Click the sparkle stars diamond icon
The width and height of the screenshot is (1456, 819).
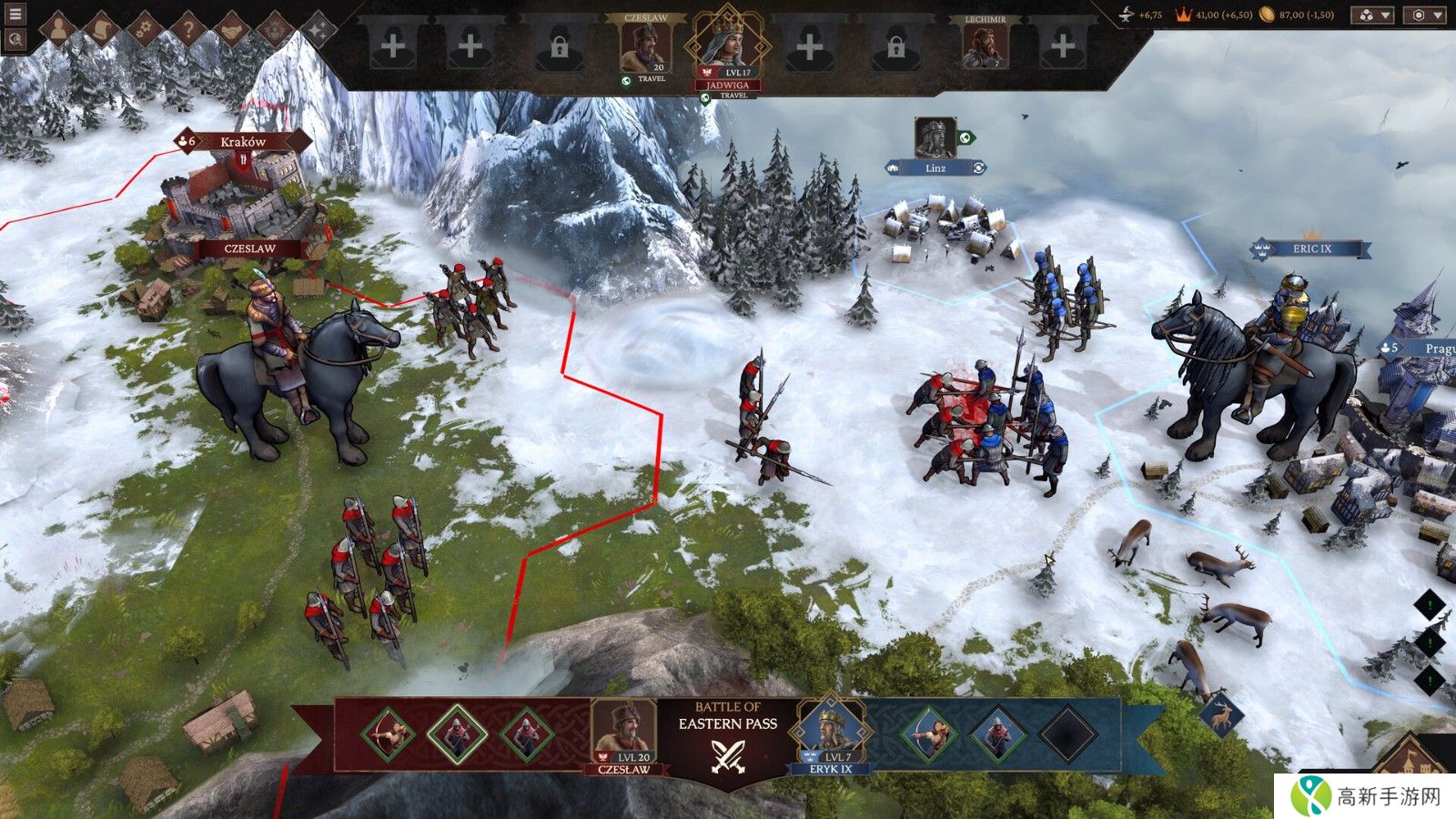tap(318, 29)
